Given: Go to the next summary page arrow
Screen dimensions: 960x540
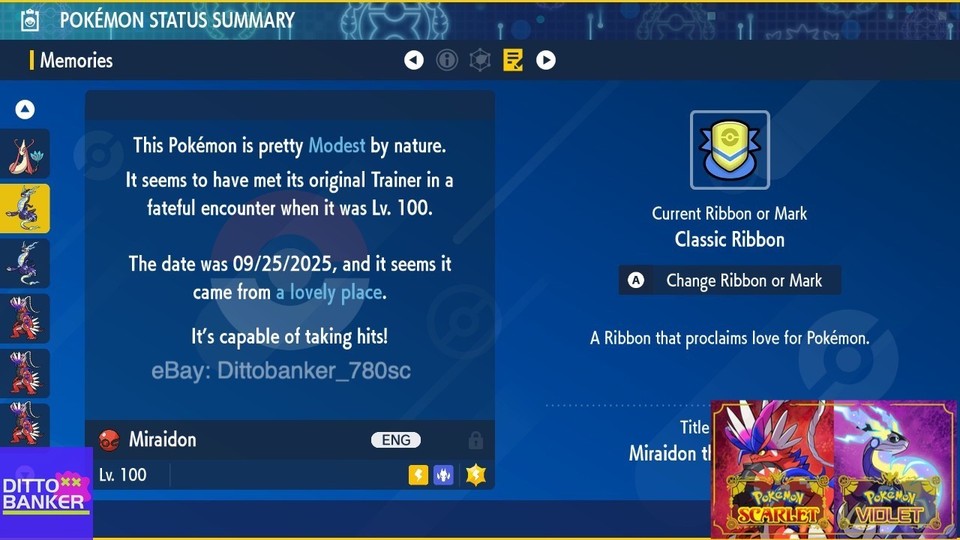Looking at the screenshot, I should (x=545, y=60).
